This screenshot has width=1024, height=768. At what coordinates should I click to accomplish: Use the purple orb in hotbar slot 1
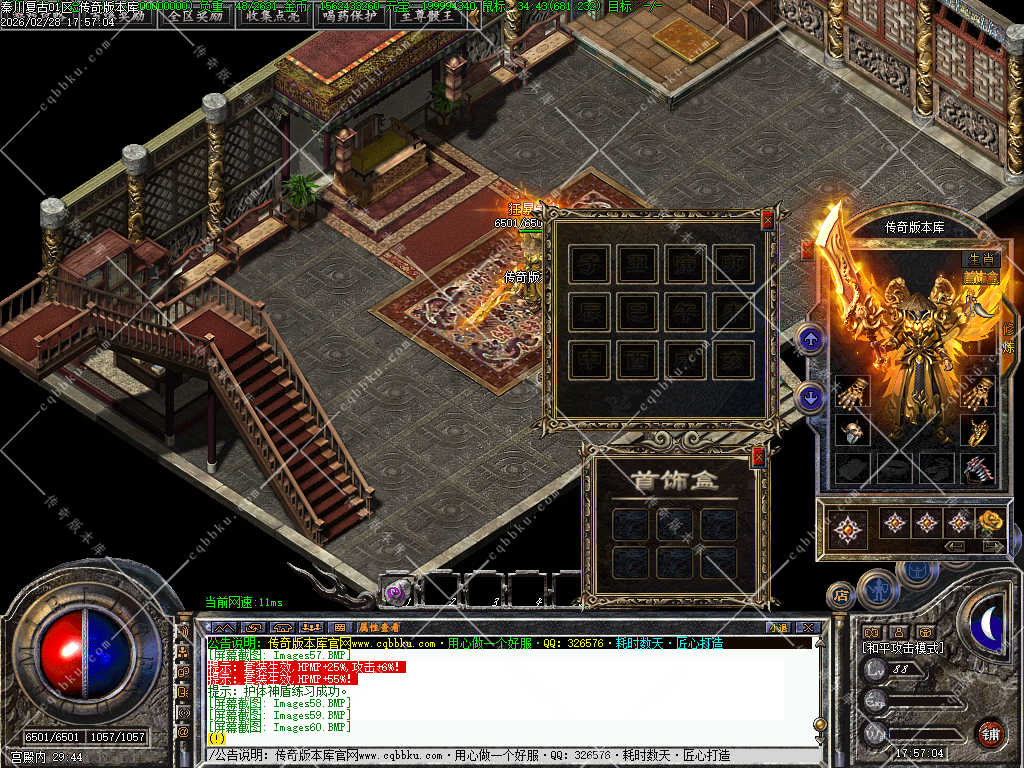(395, 590)
